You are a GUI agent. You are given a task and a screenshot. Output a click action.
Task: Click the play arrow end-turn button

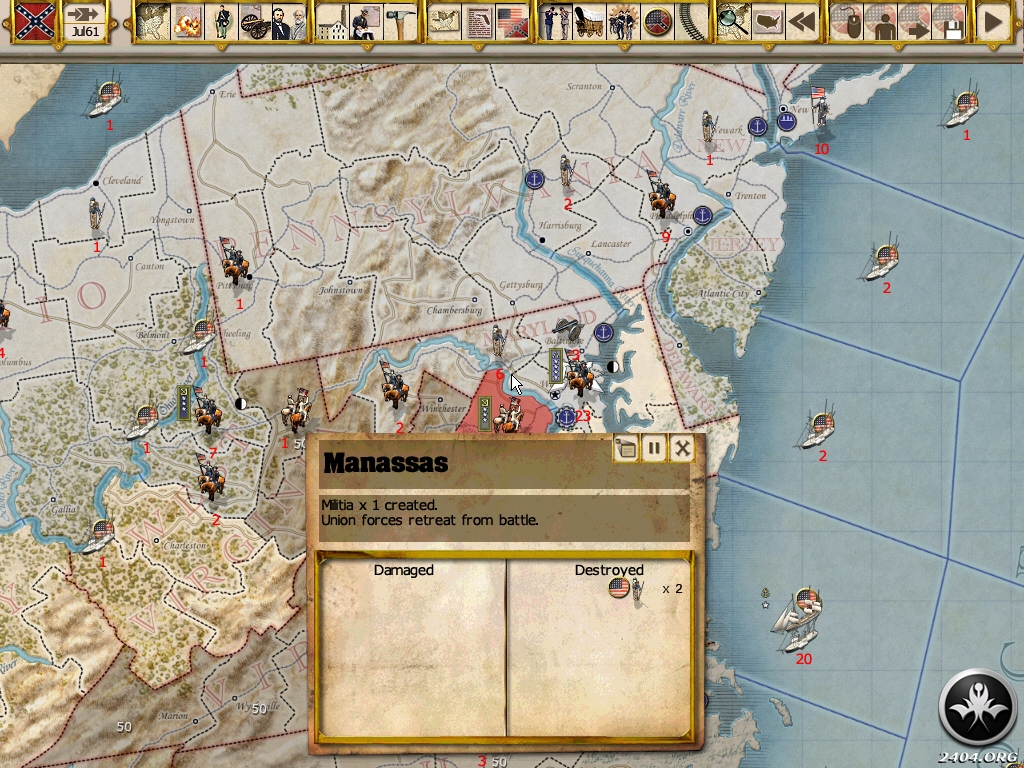[993, 21]
